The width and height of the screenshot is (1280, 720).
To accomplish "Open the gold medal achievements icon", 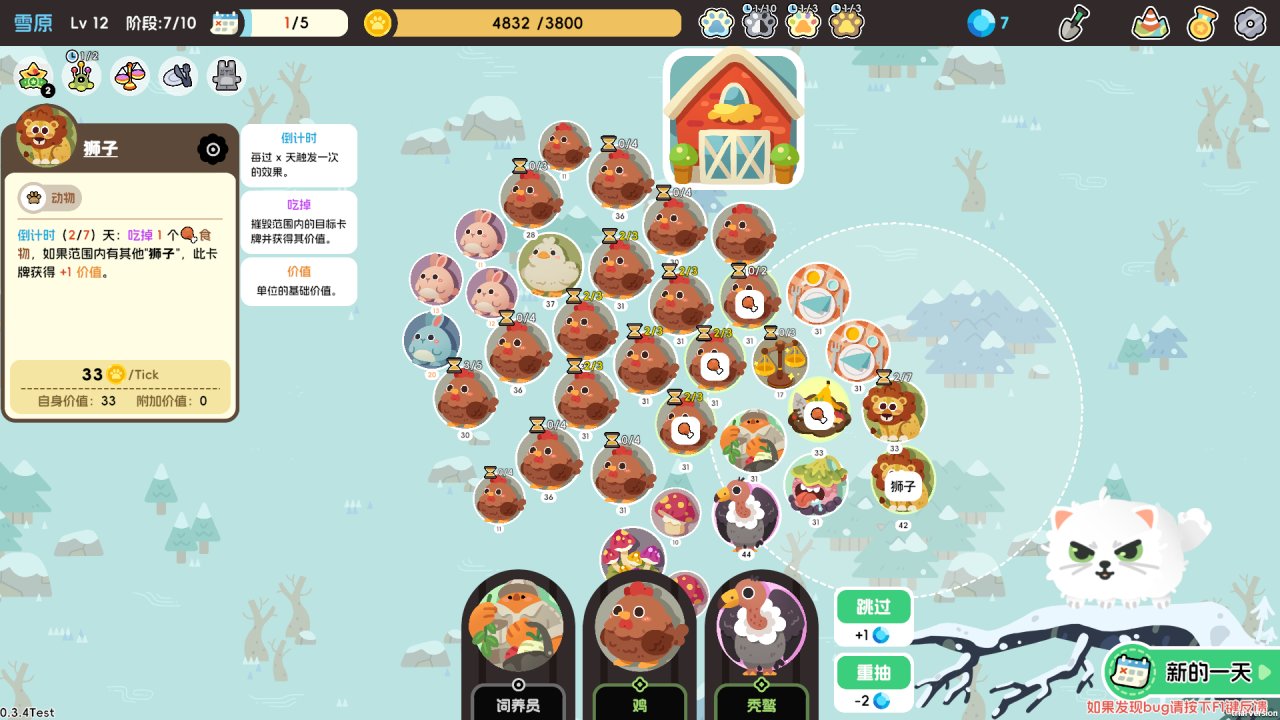I will coord(1202,23).
